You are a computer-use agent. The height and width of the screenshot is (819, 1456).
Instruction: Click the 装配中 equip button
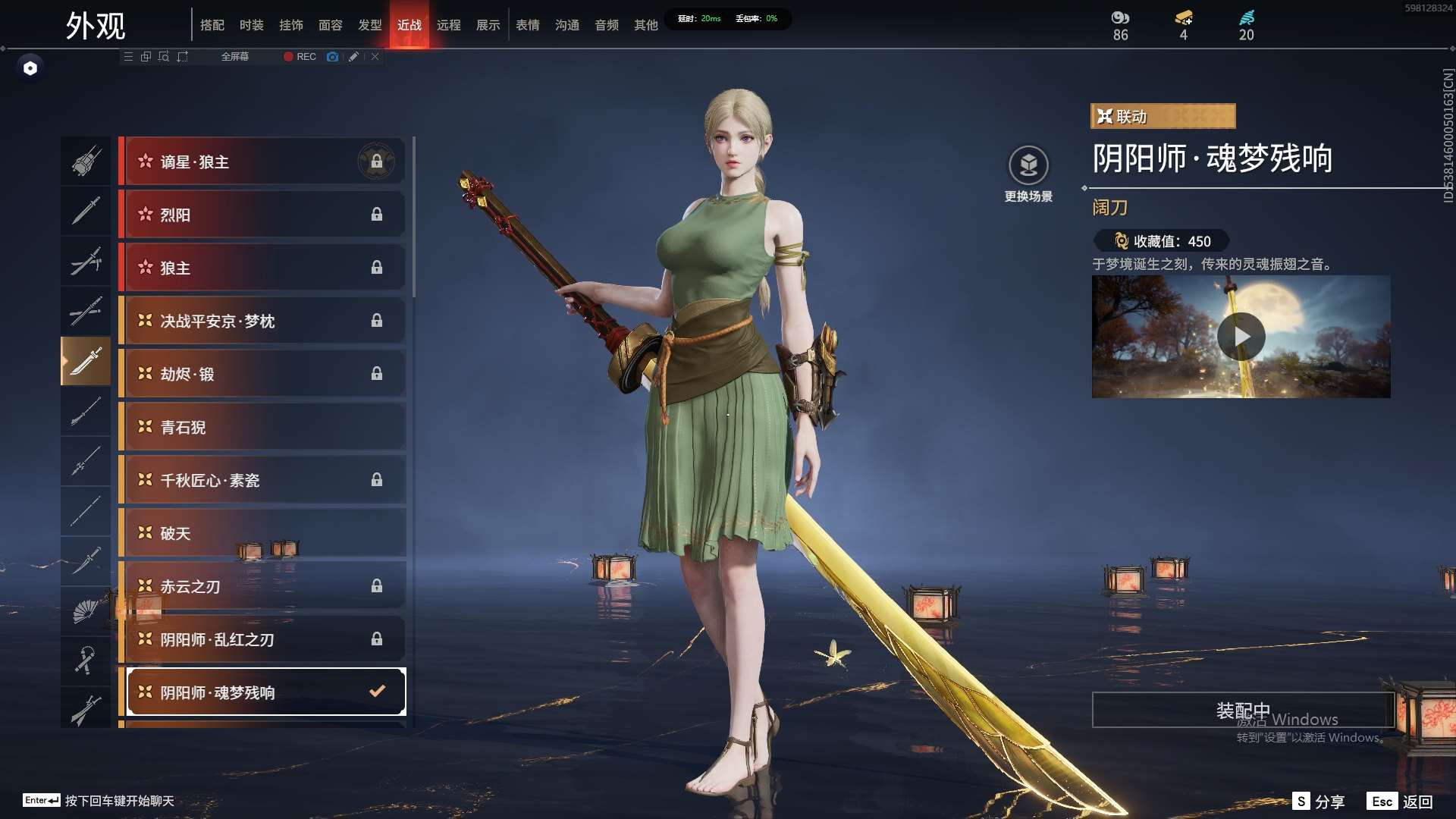1242,710
